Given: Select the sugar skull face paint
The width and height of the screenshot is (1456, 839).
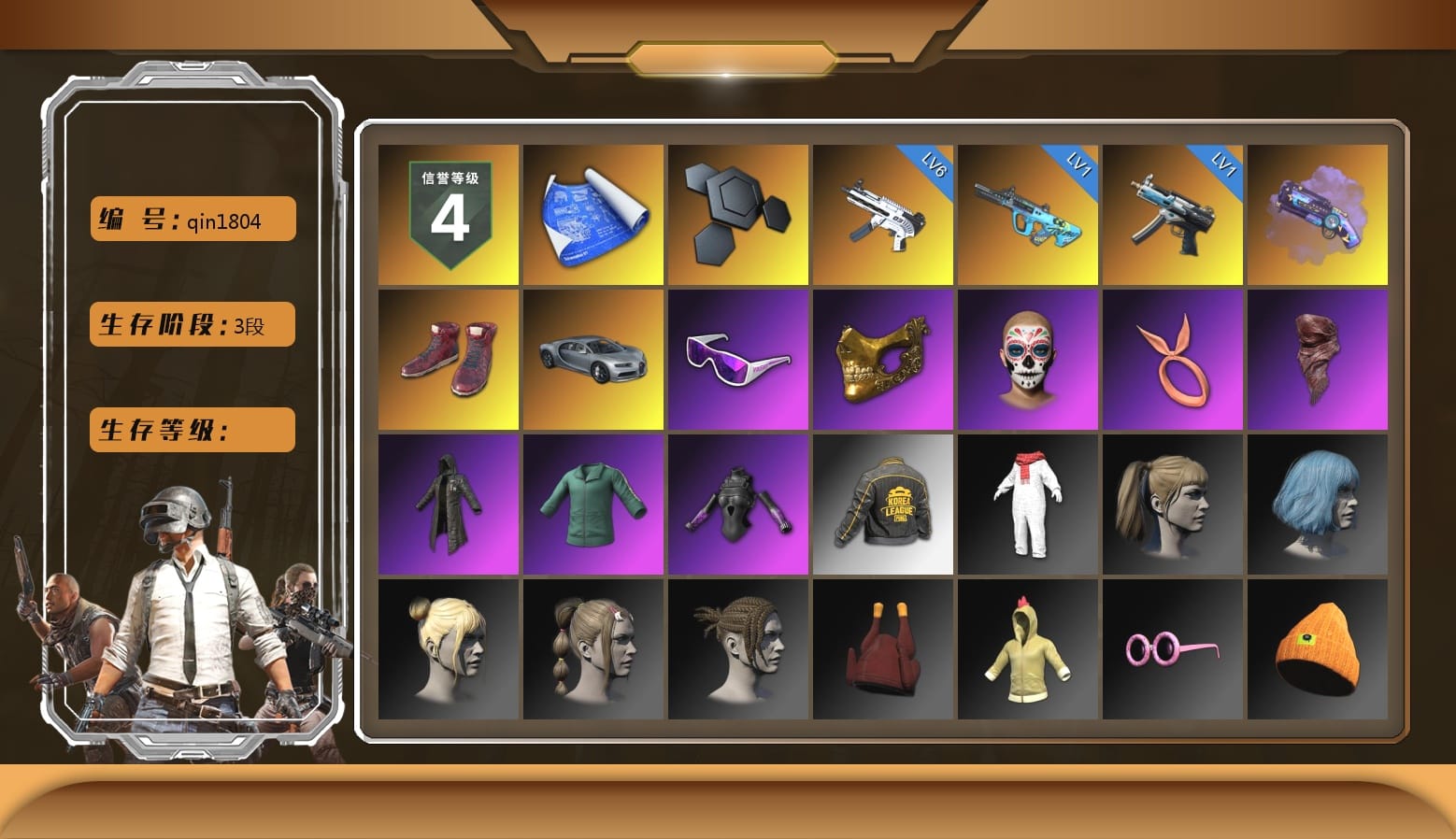Looking at the screenshot, I should point(1028,360).
